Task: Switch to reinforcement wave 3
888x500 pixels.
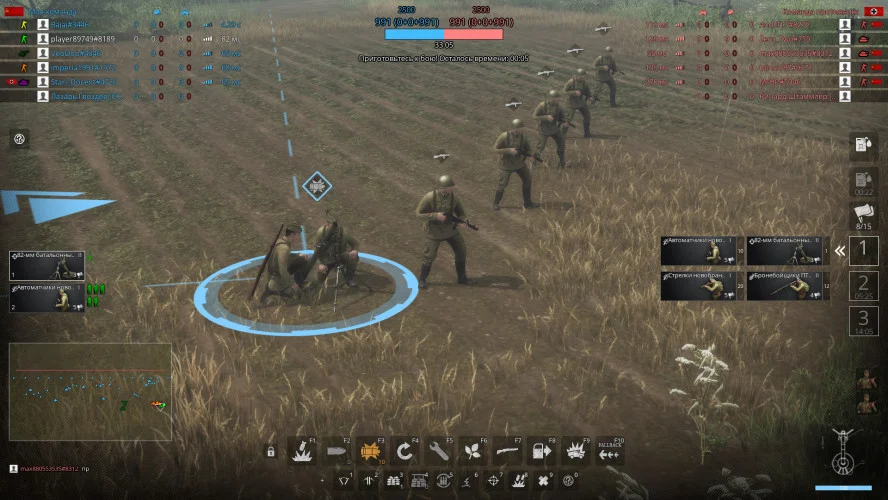Action: pos(864,320)
